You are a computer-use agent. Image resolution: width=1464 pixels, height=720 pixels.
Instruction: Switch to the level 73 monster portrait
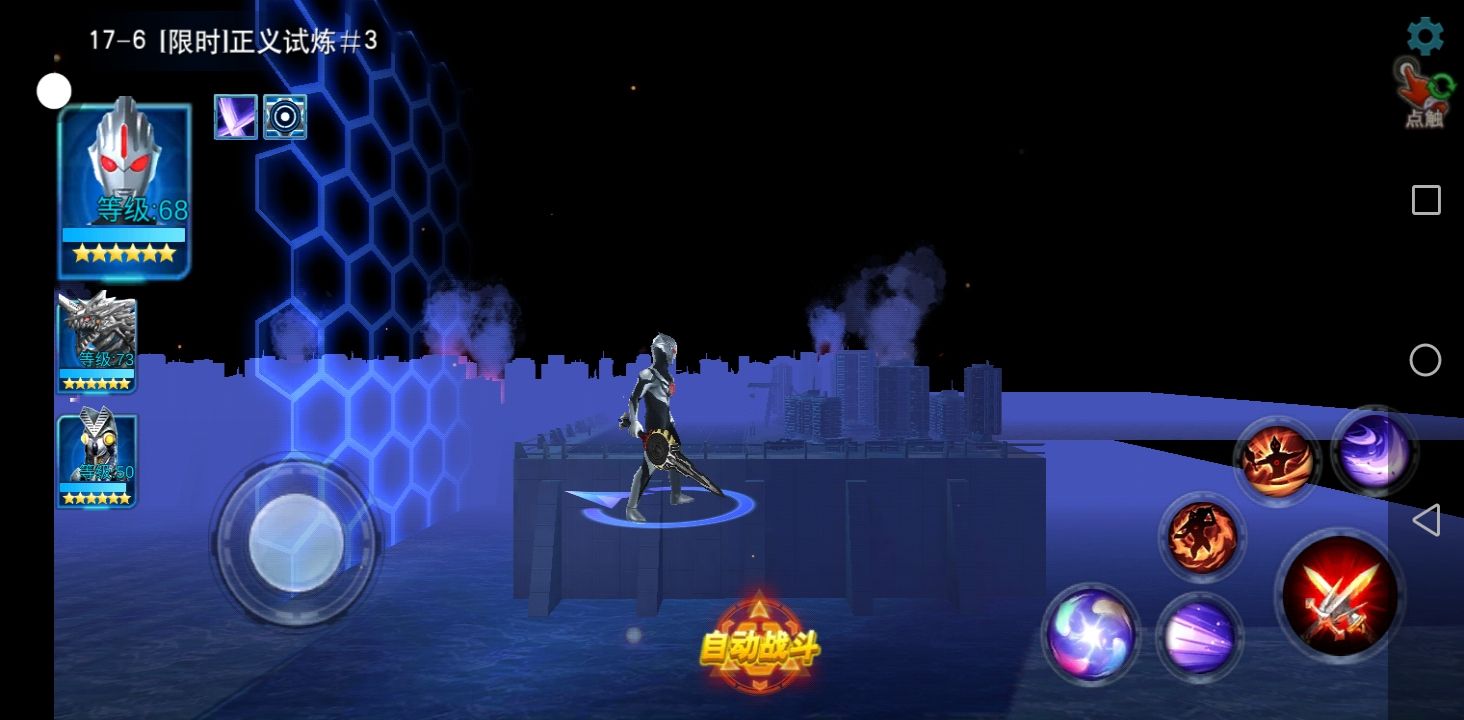[x=97, y=341]
